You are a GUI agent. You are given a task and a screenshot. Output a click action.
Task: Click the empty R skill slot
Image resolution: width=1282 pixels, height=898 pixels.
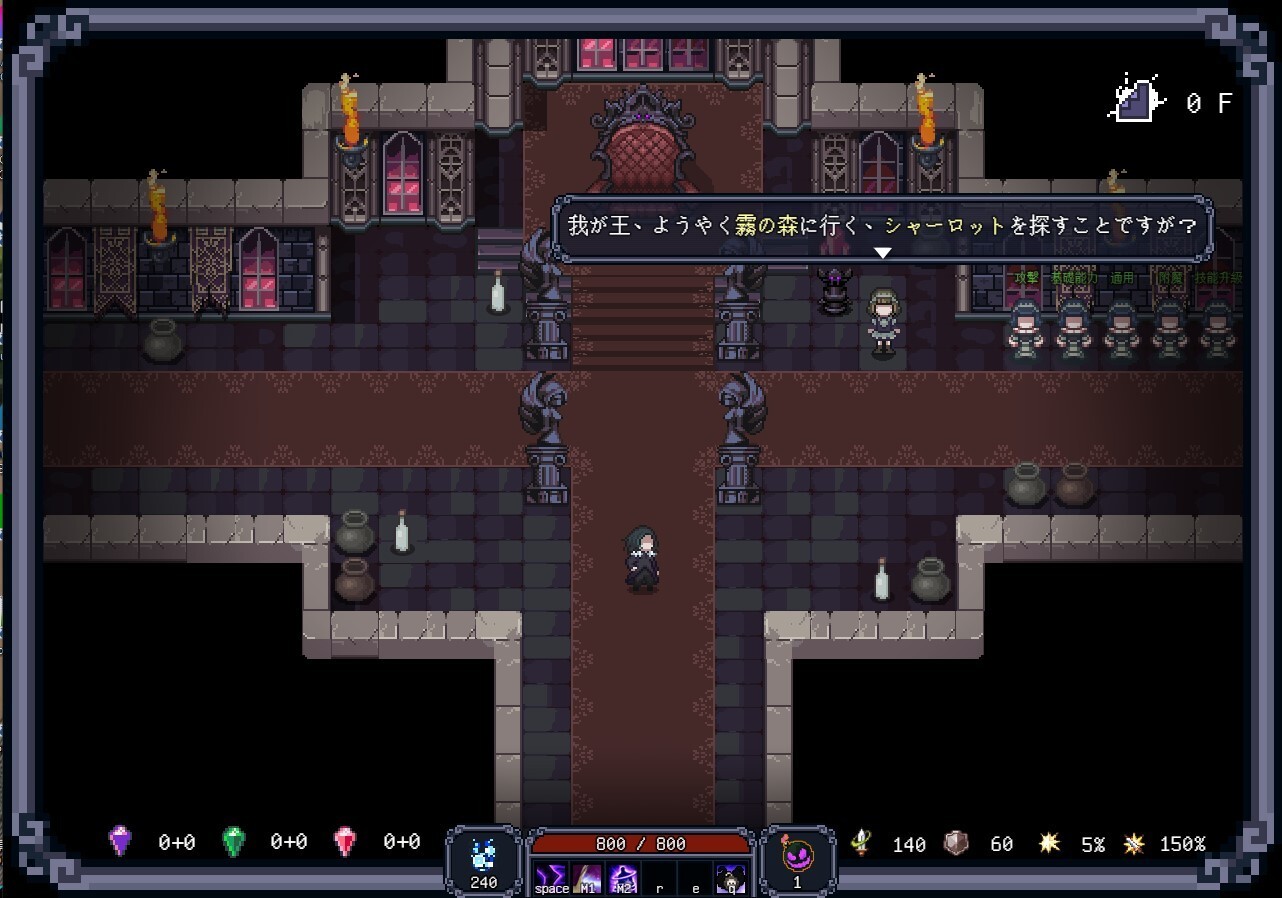pos(660,878)
